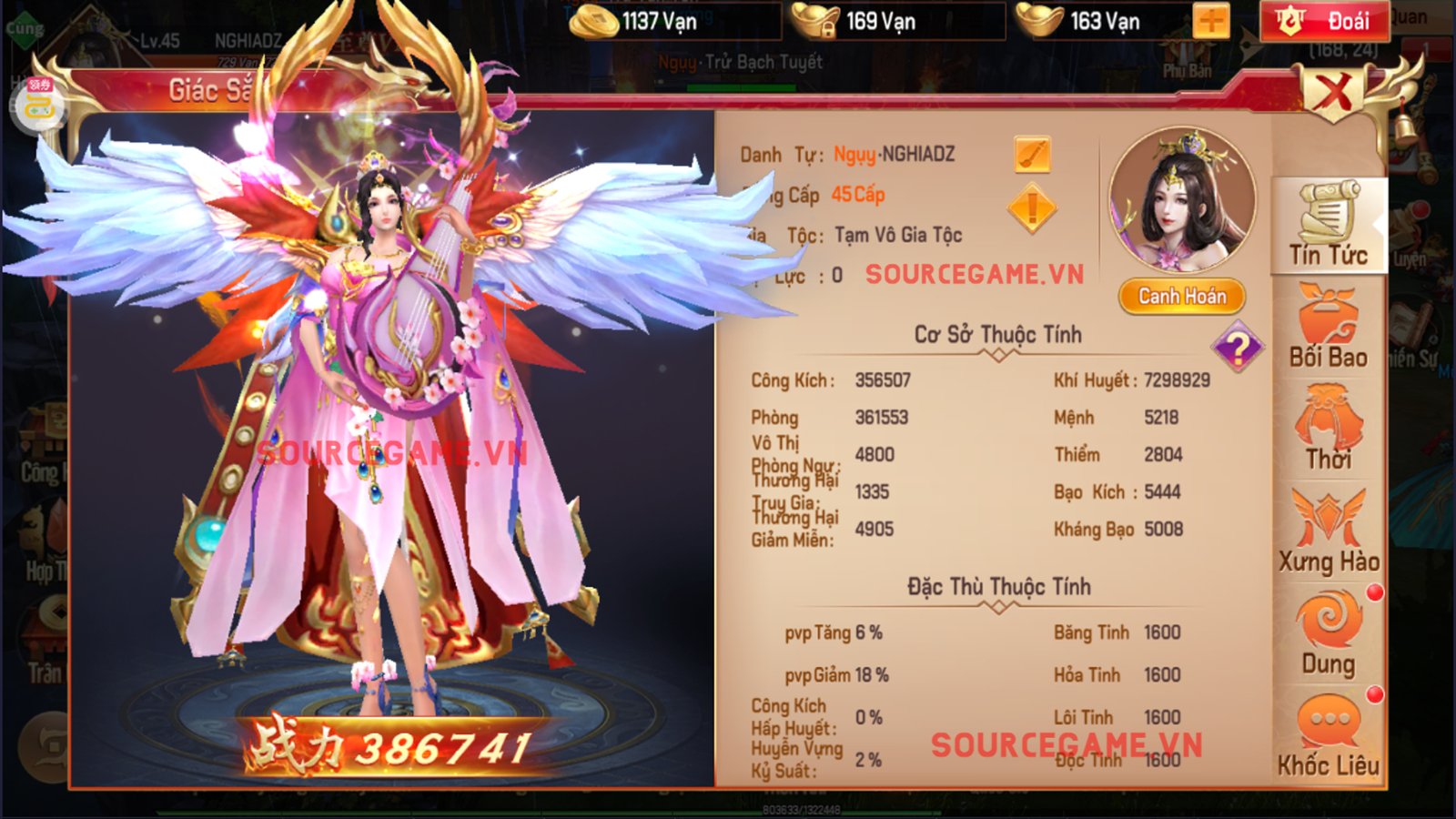Viewport: 1456px width, 819px height.
Task: Edit the character name with the brush icon
Action: (x=1032, y=155)
